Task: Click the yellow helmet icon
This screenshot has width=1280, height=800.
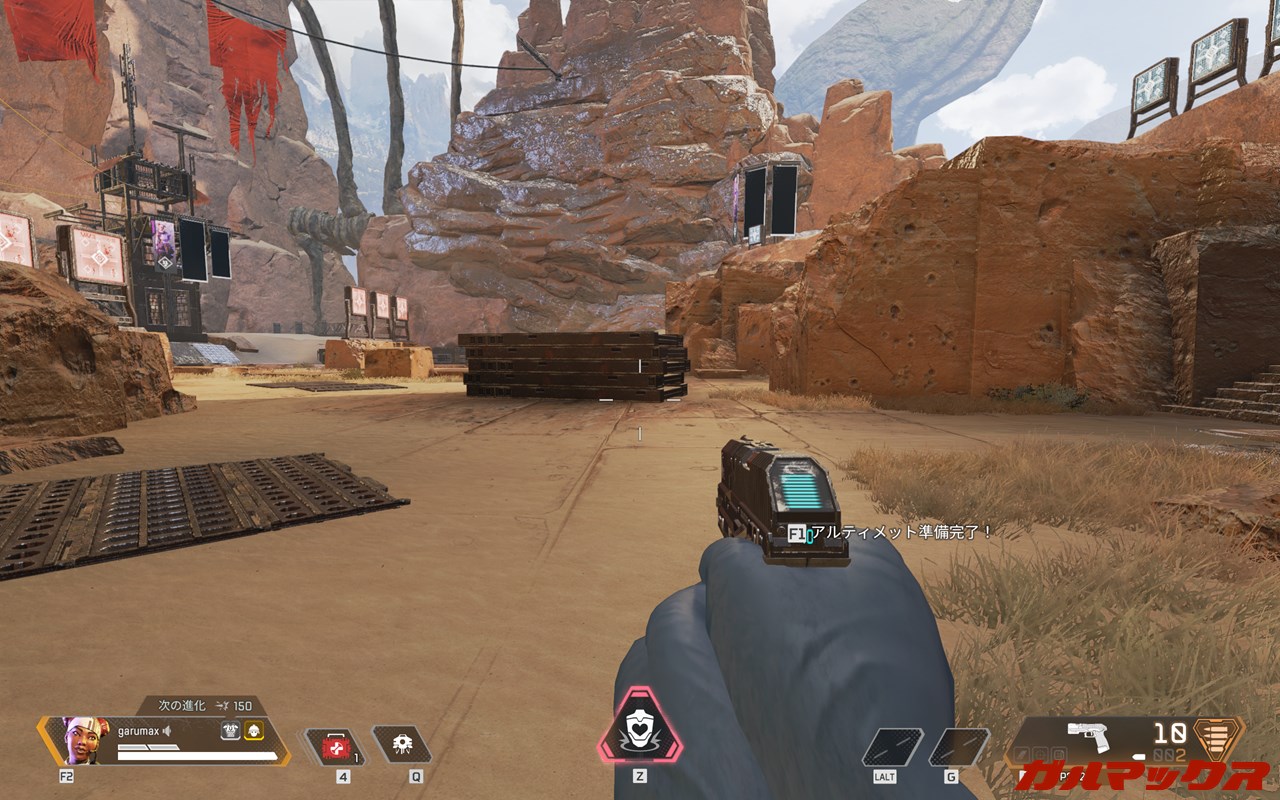Action: [x=253, y=731]
